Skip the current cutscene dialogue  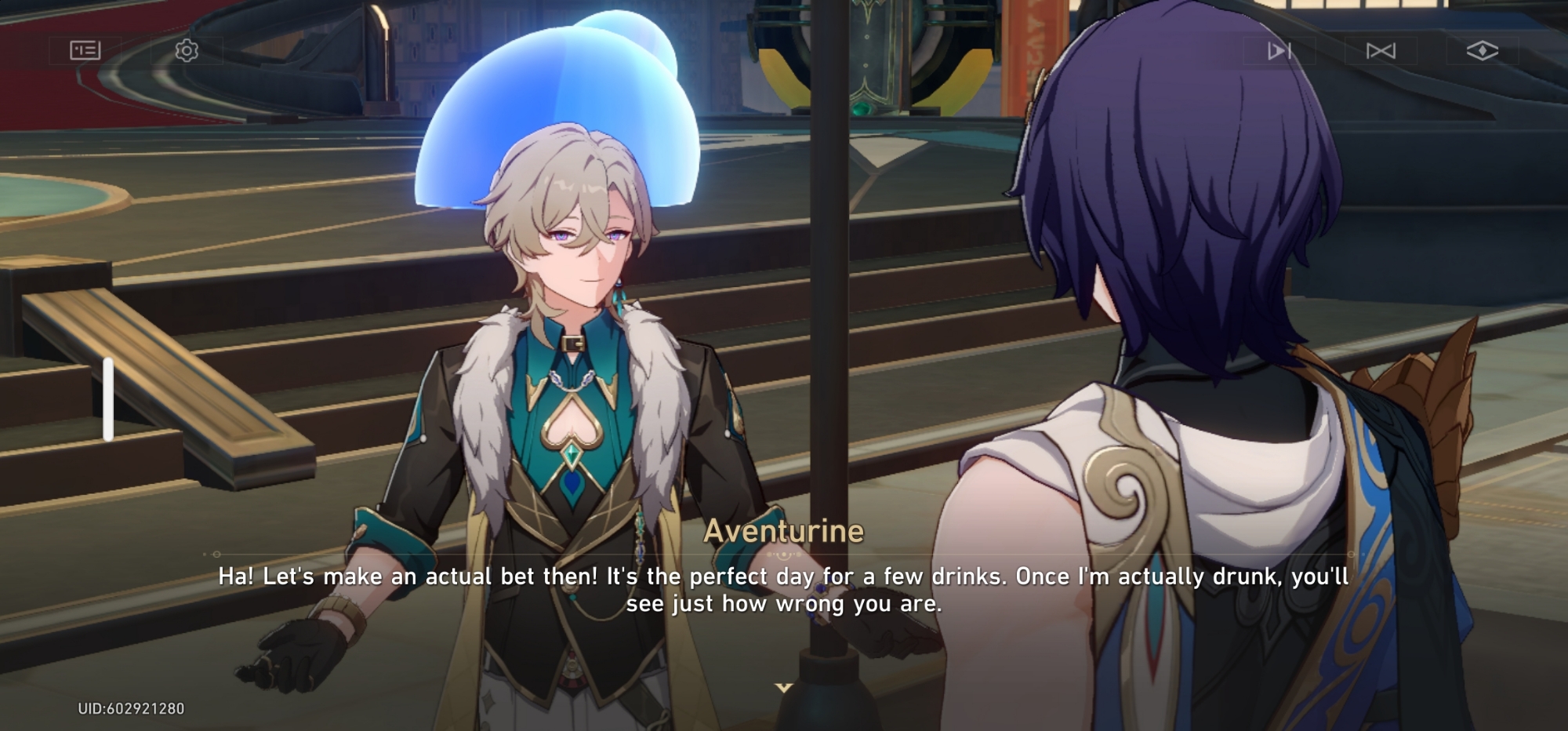[x=1381, y=51]
